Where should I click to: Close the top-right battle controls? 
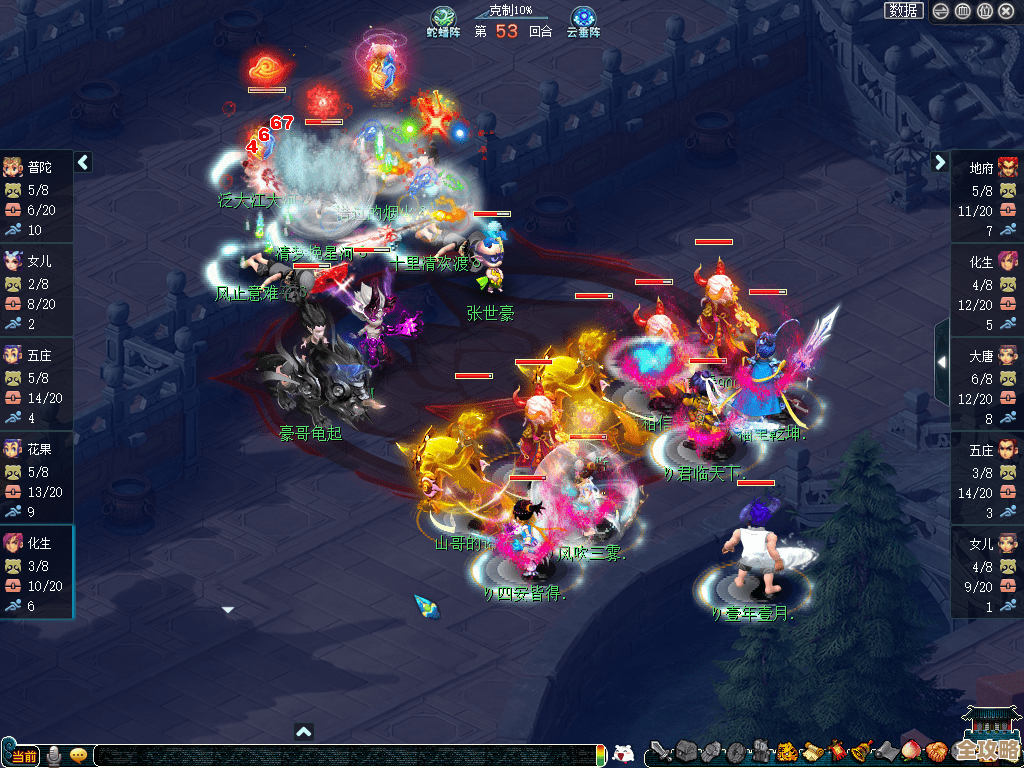[x=1007, y=11]
